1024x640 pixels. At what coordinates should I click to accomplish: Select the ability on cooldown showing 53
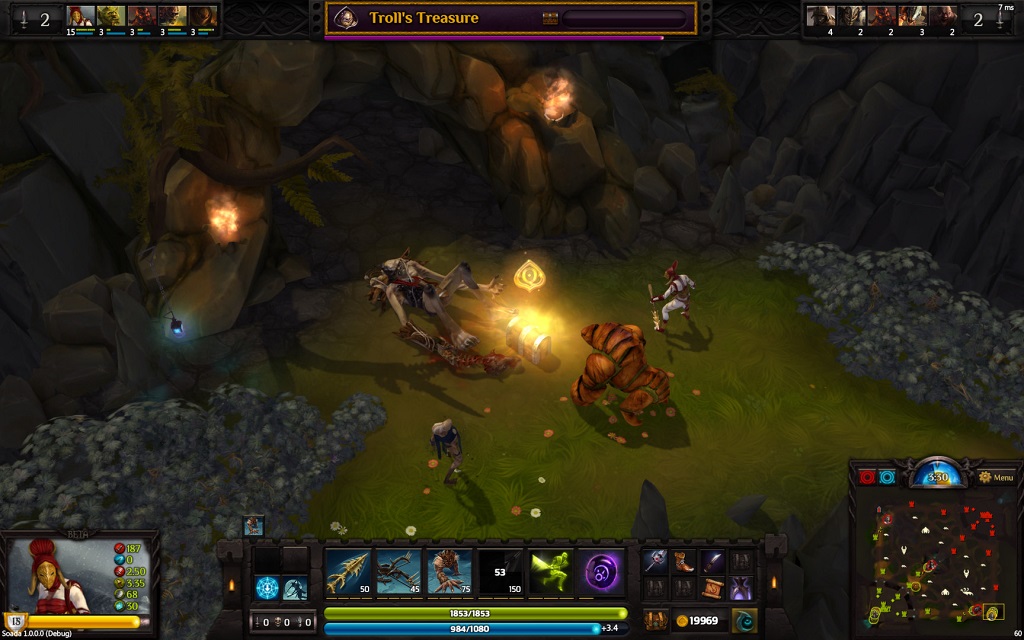[501, 572]
